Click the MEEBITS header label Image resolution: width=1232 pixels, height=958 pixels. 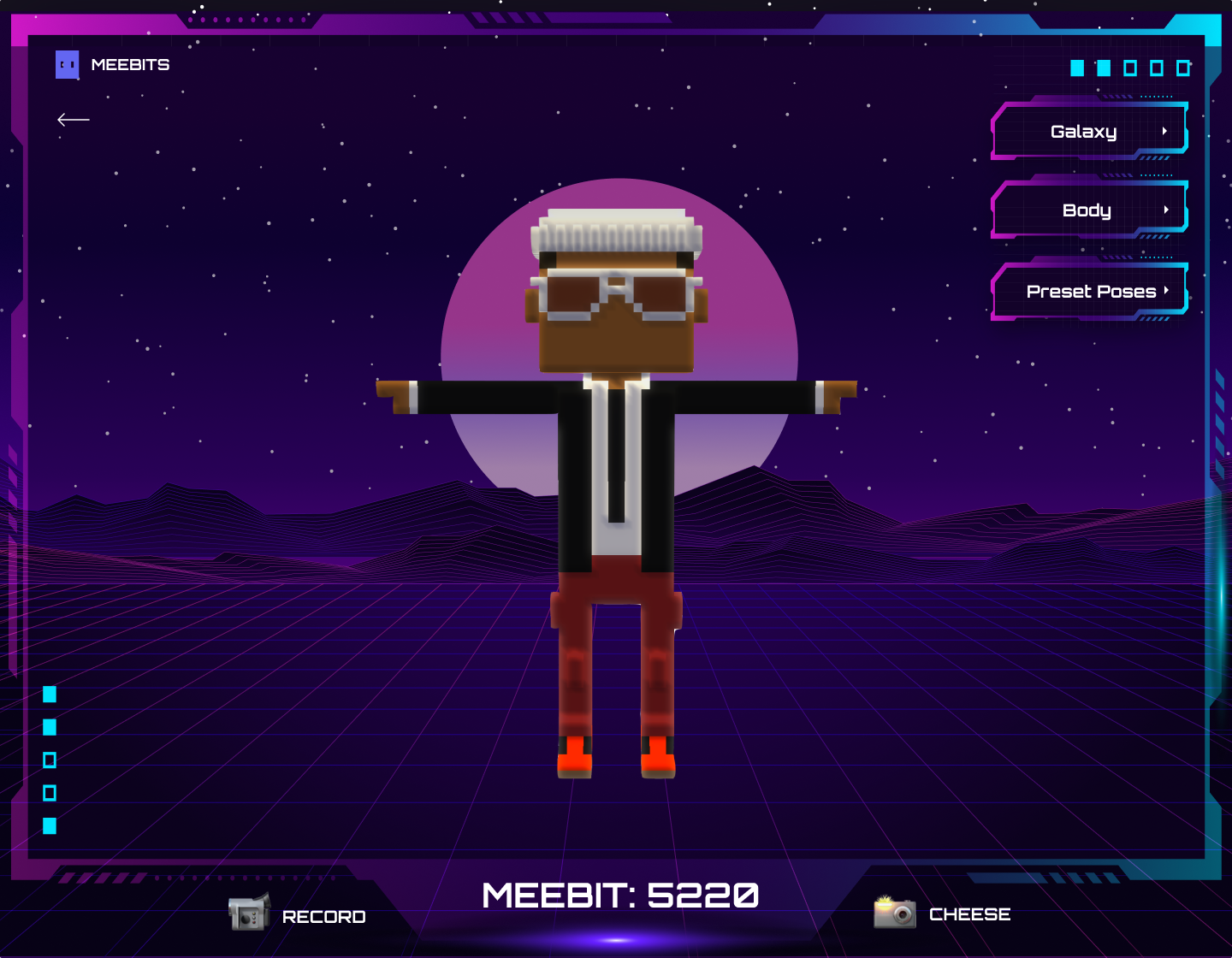132,64
